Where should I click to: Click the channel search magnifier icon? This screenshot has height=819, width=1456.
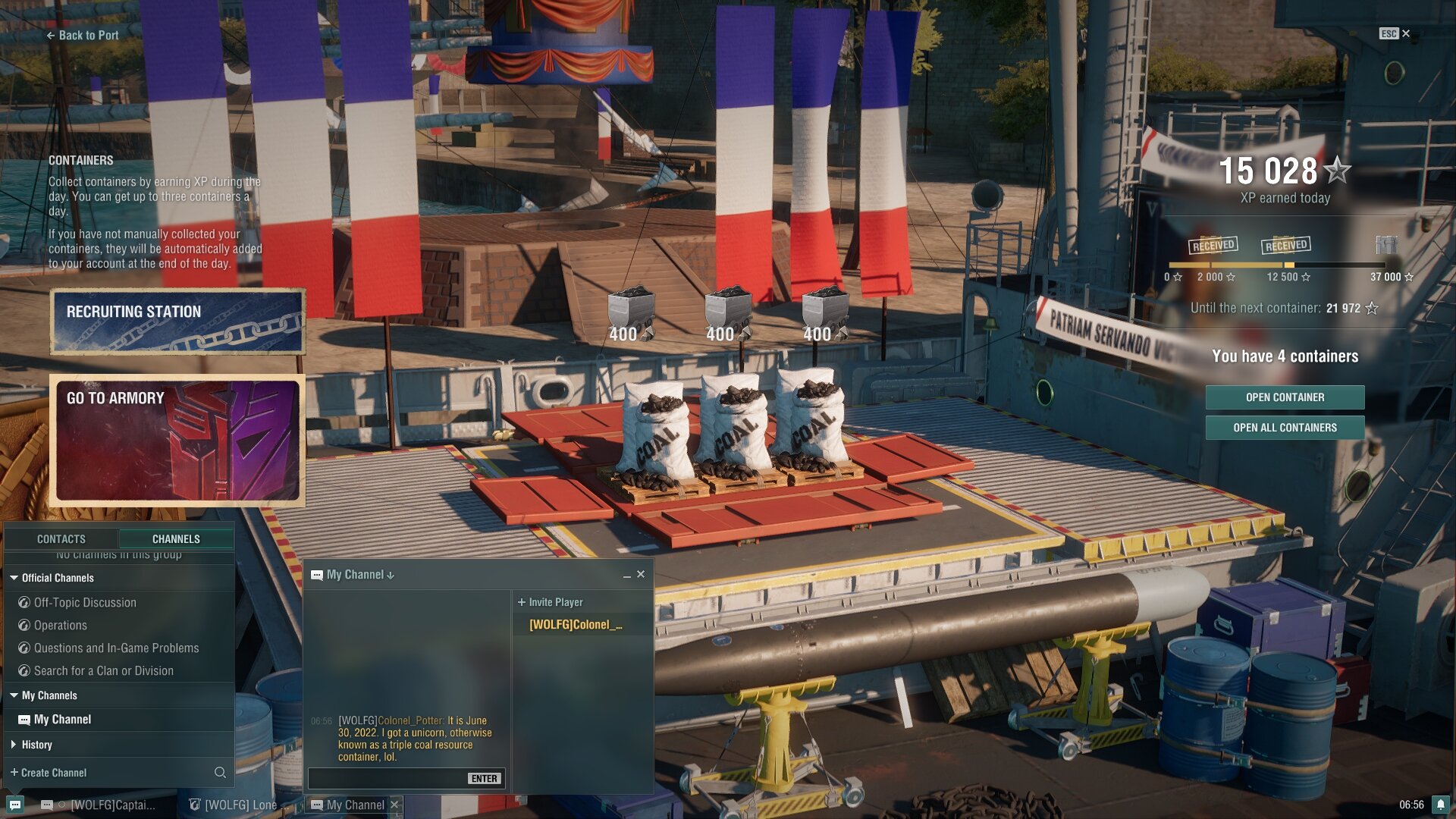tap(220, 773)
